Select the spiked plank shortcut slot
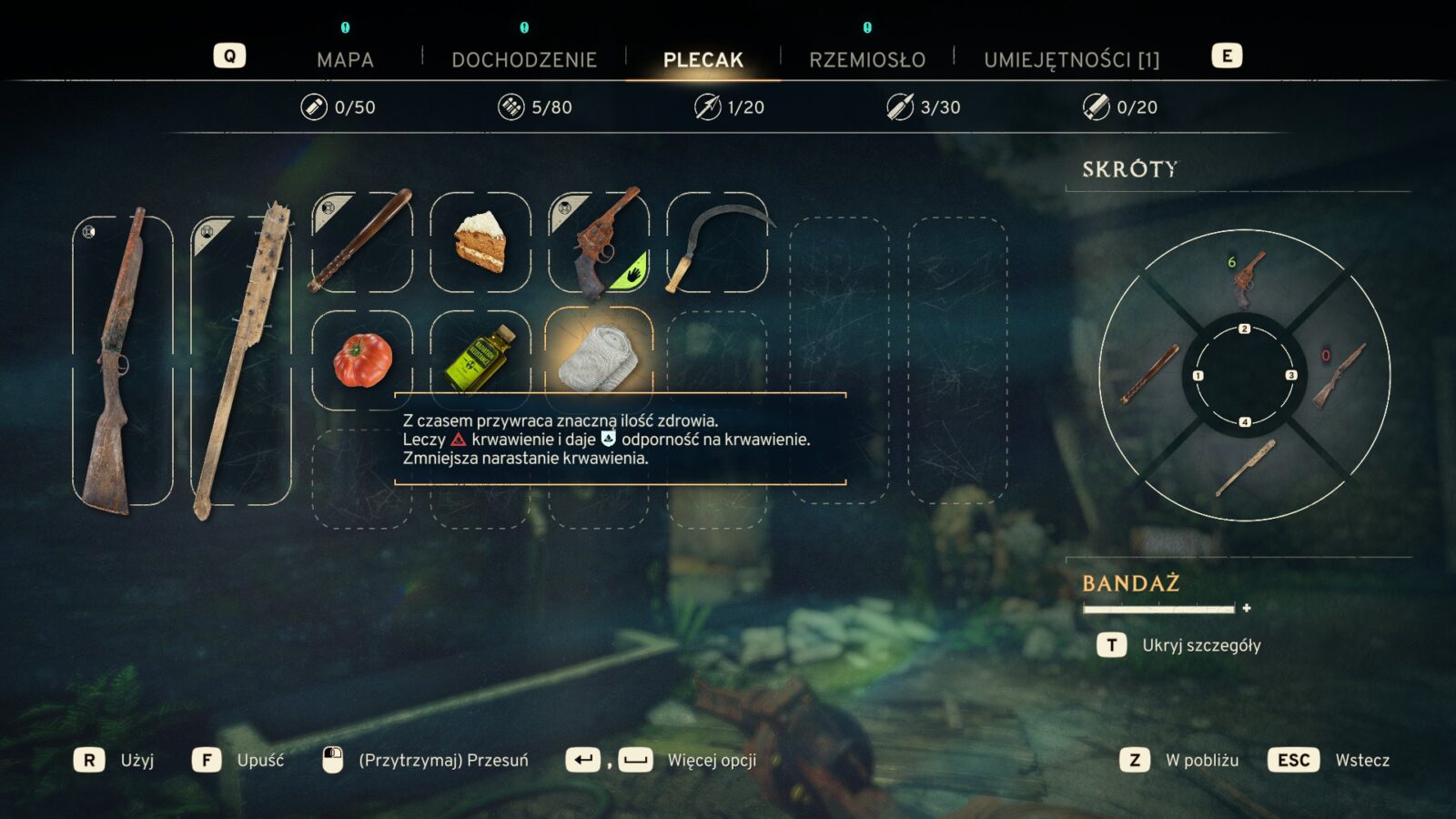1456x819 pixels. tap(1245, 467)
